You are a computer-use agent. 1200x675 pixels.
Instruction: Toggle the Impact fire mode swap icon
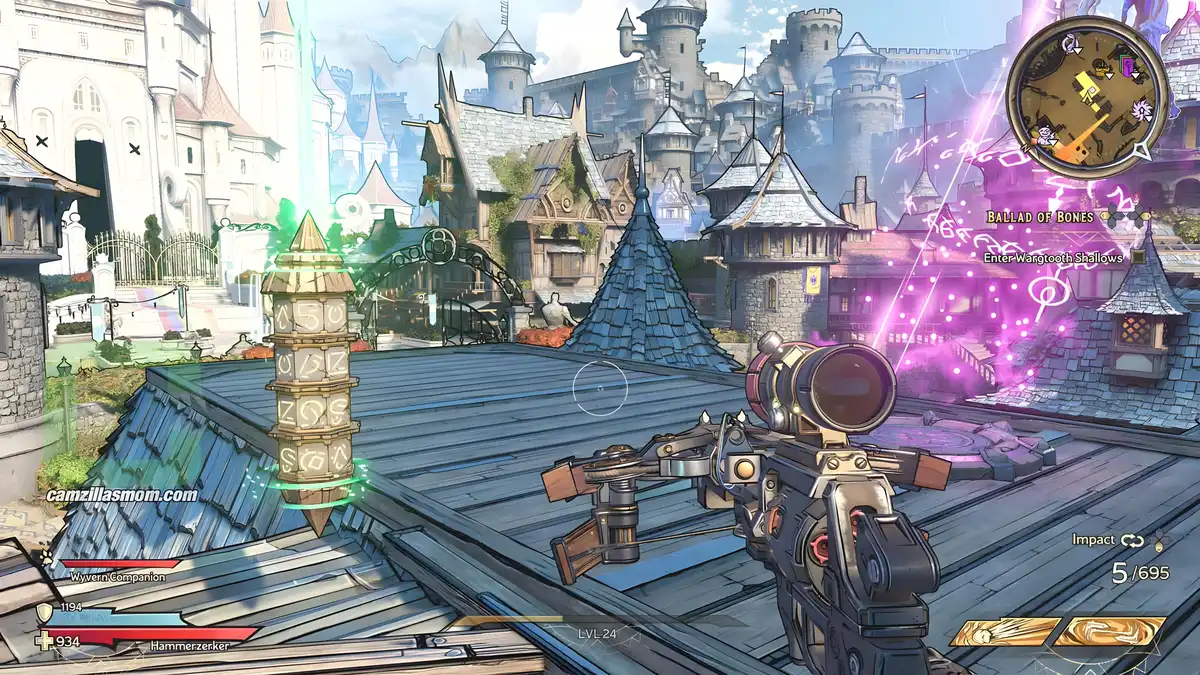[x=1131, y=540]
